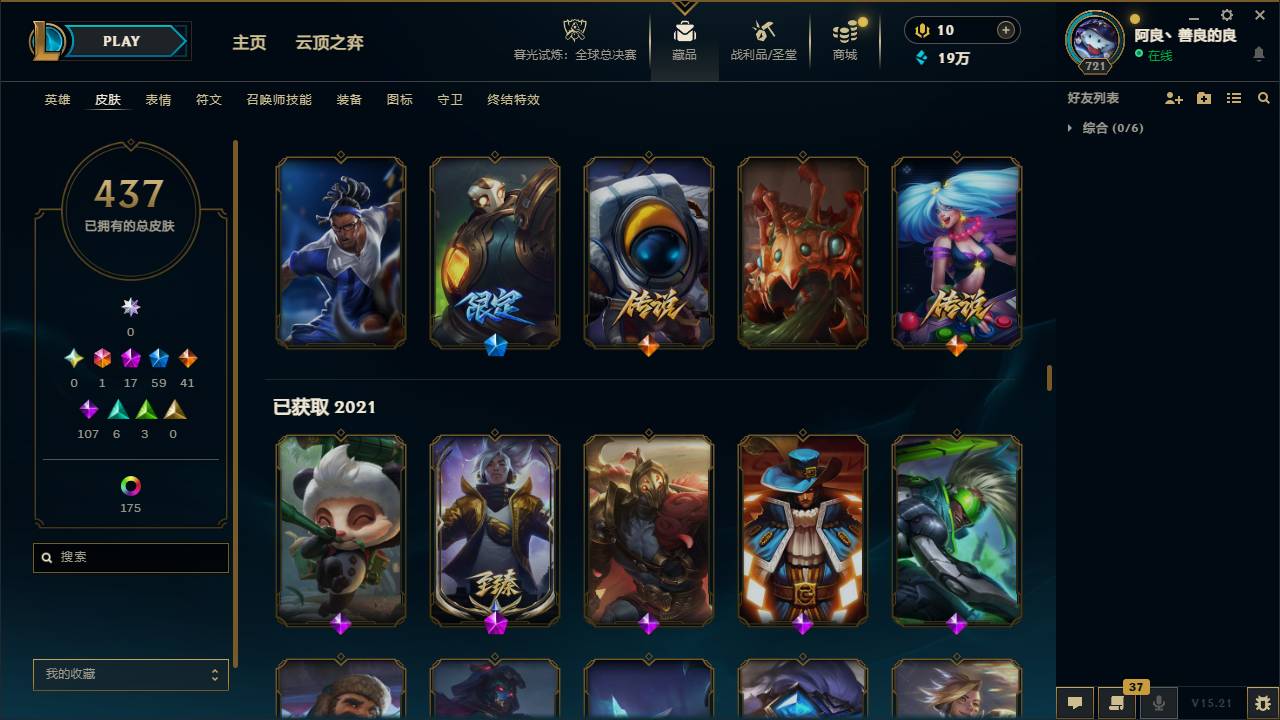Open the add friend icon
Image resolution: width=1280 pixels, height=720 pixels.
[1174, 97]
